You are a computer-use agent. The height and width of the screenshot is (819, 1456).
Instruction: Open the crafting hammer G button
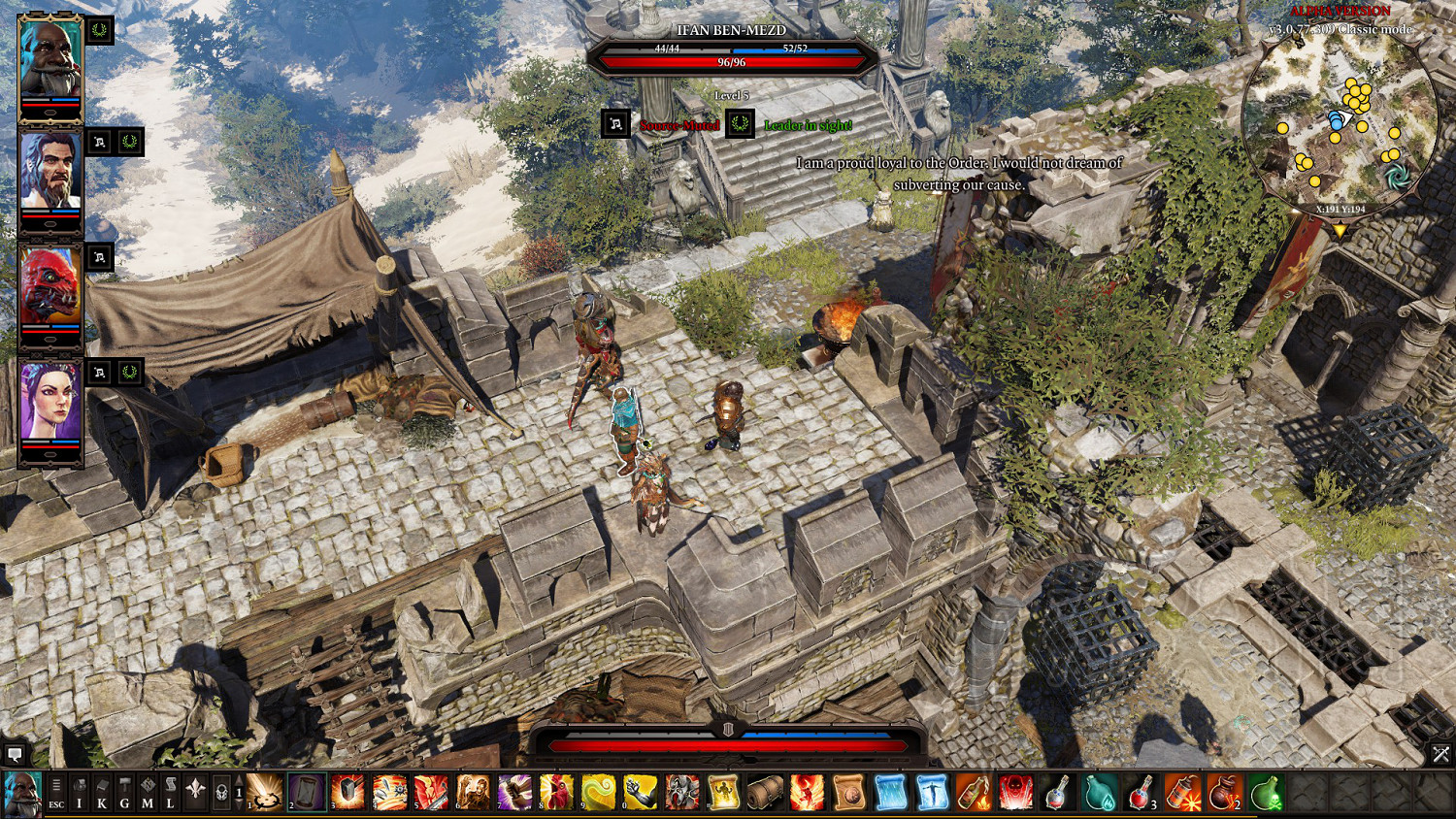124,792
